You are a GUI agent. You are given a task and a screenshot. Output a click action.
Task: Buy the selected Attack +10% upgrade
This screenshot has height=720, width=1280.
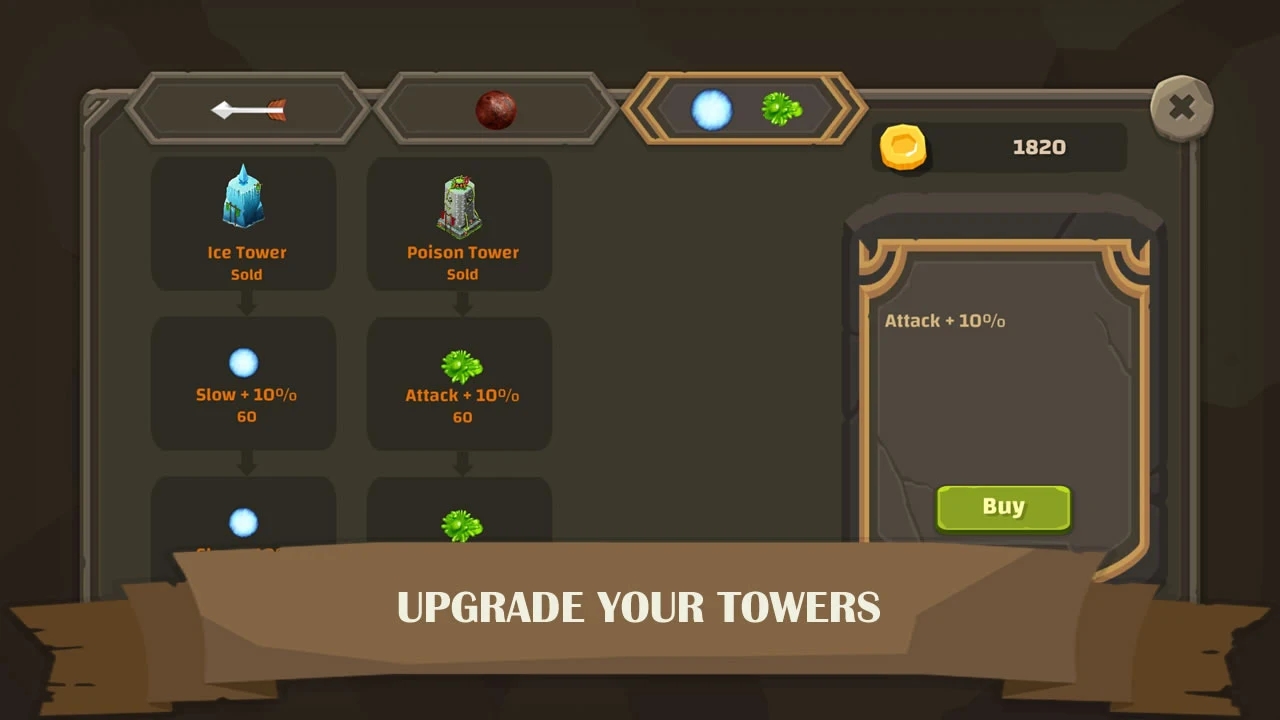coord(1003,508)
